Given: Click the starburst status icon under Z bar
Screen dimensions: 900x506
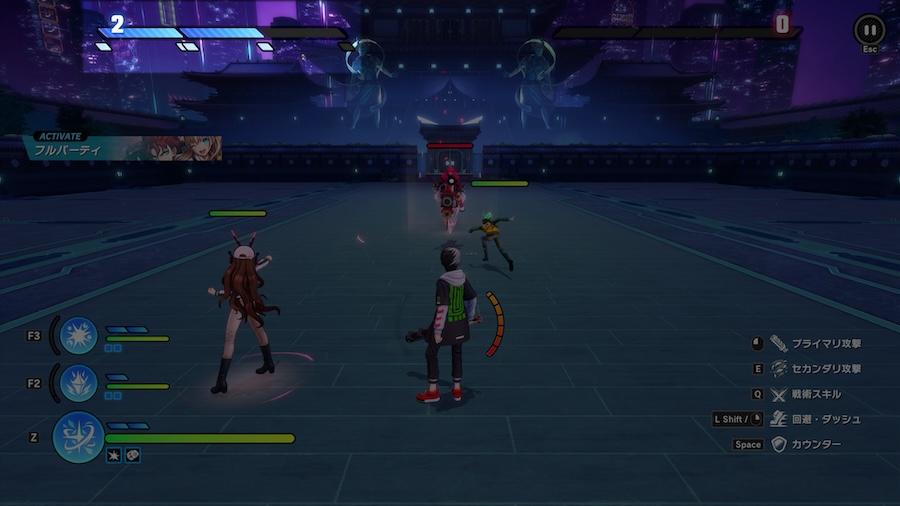Looking at the screenshot, I should pos(114,456).
